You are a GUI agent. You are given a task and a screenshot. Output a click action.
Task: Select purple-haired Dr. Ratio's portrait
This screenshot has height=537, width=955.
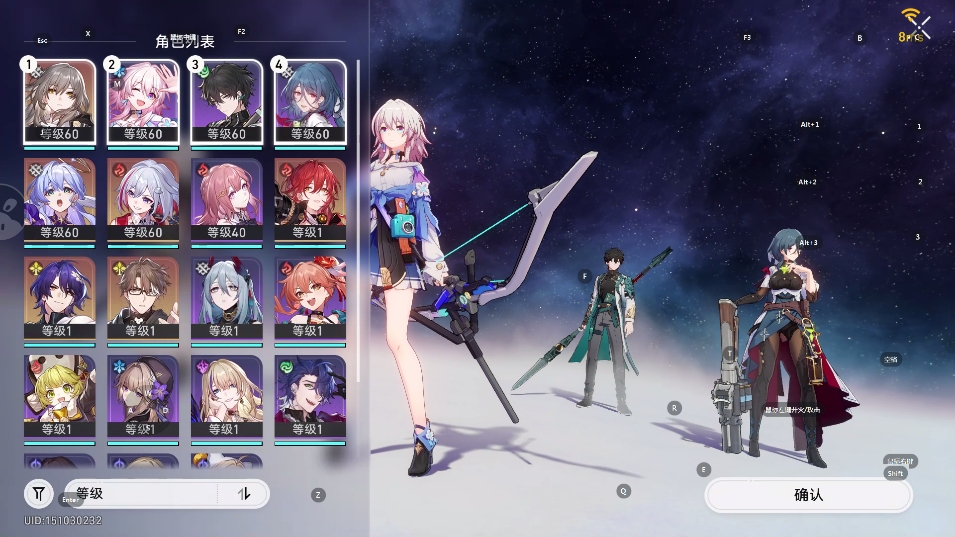(59, 298)
